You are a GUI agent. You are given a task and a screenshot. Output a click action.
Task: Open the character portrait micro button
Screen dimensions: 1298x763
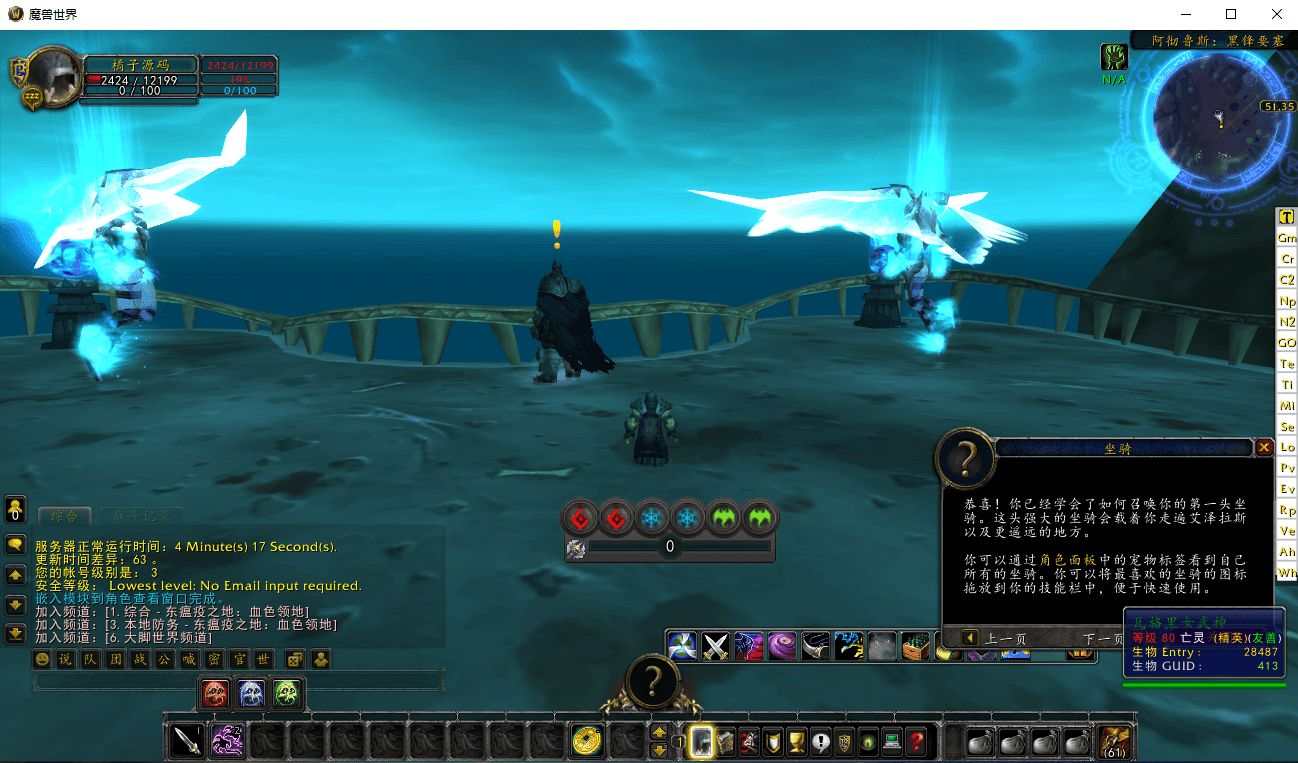[x=701, y=742]
